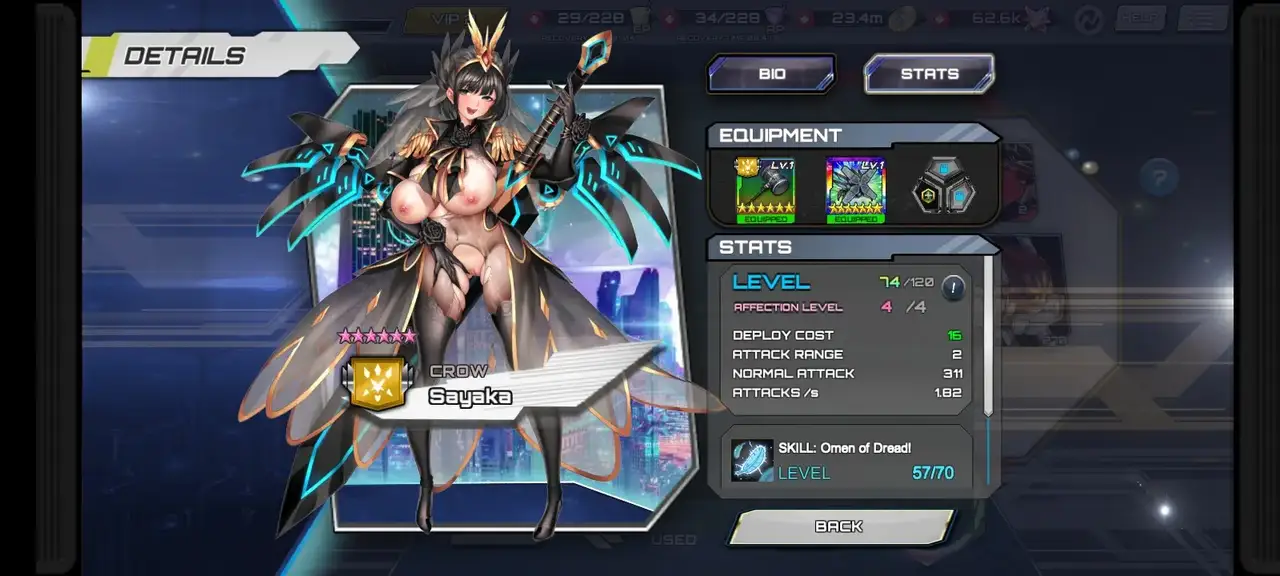Image resolution: width=1280 pixels, height=576 pixels.
Task: Select the equipped hammer weapon slot
Action: click(766, 188)
